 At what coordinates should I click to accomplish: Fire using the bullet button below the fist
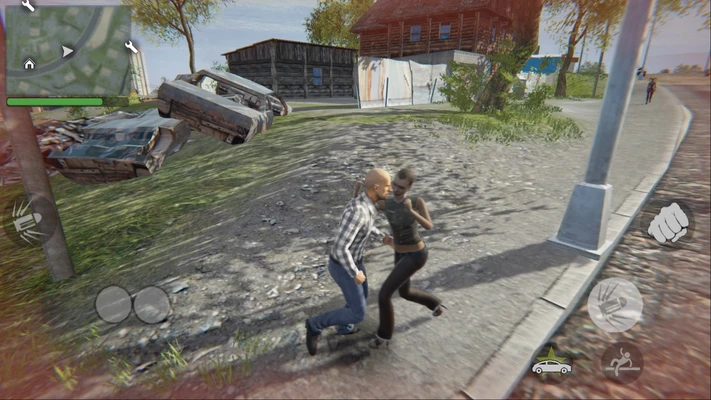click(615, 304)
